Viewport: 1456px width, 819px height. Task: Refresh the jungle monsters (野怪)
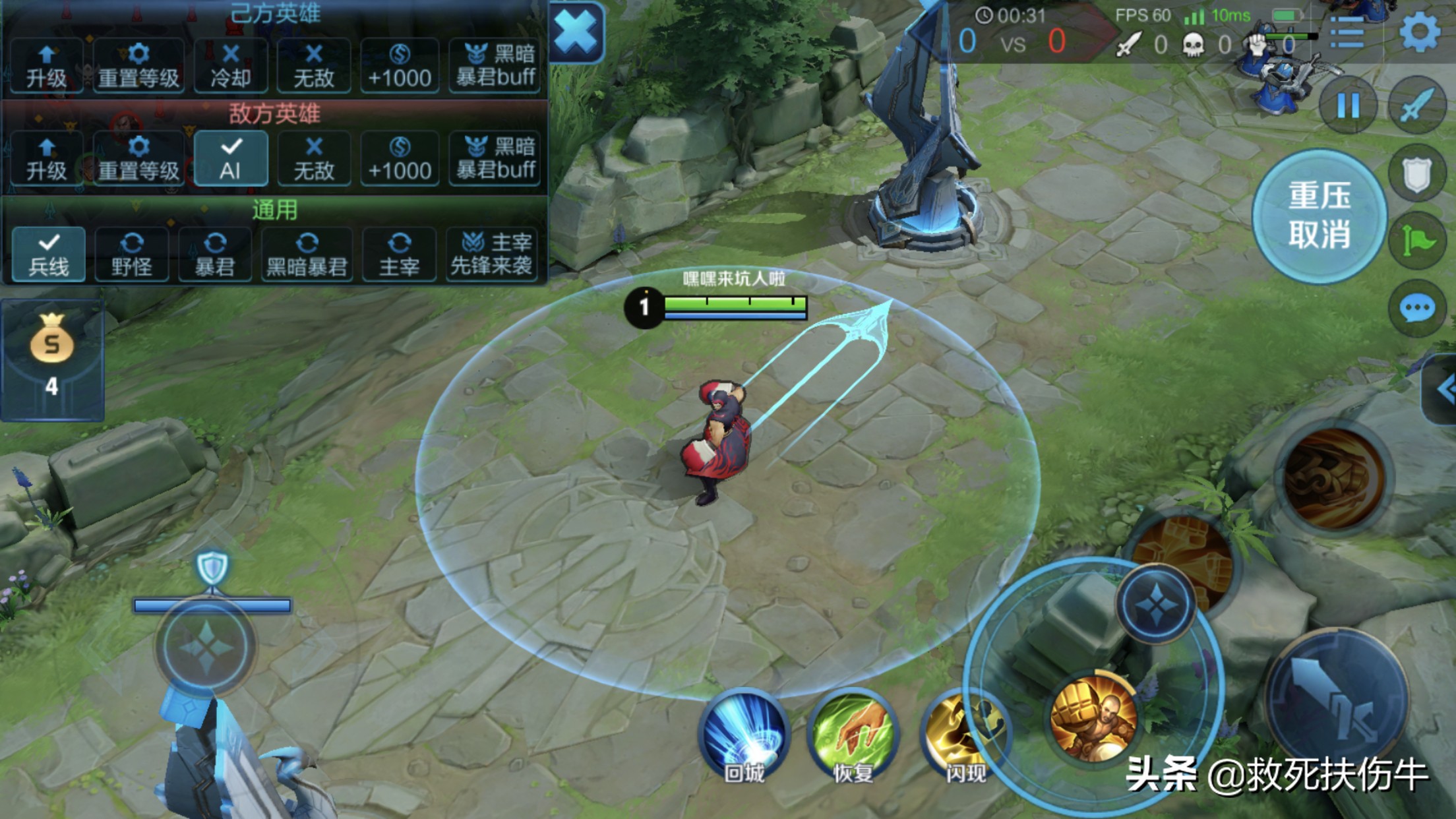[132, 255]
